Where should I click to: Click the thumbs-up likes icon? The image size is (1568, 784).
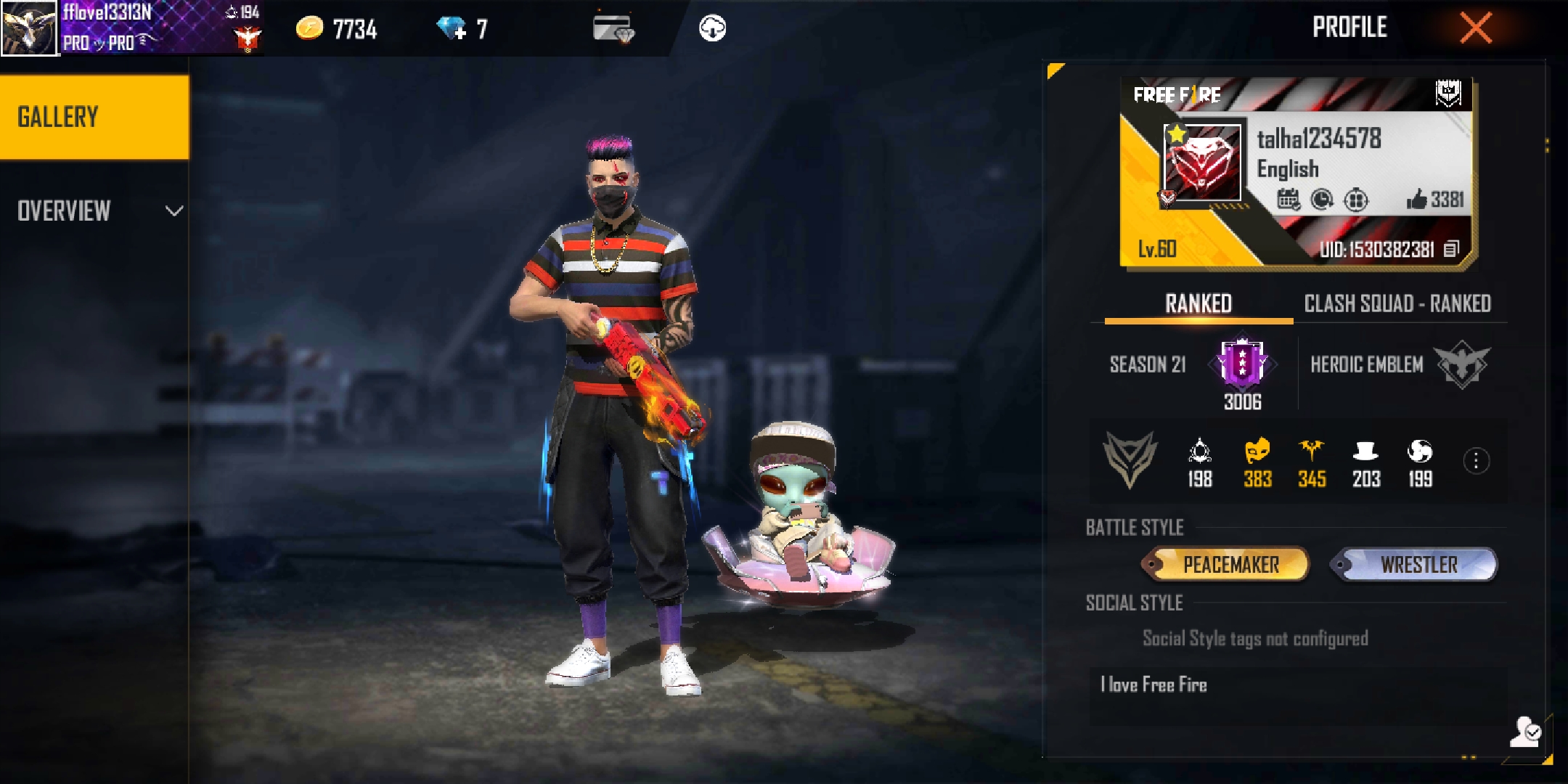[1416, 199]
